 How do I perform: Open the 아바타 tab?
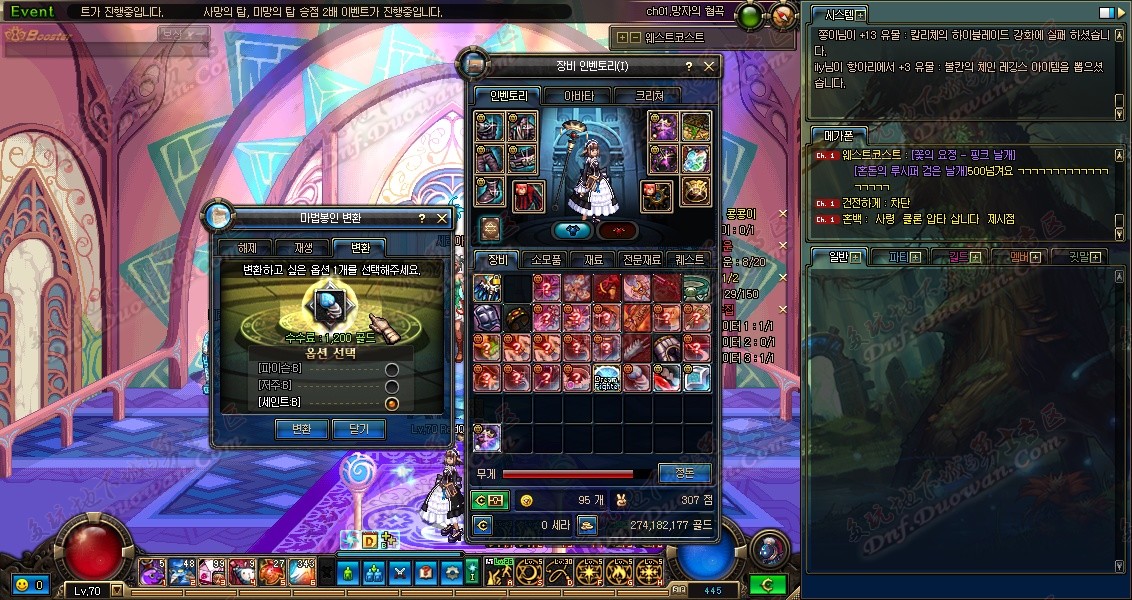[x=579, y=96]
